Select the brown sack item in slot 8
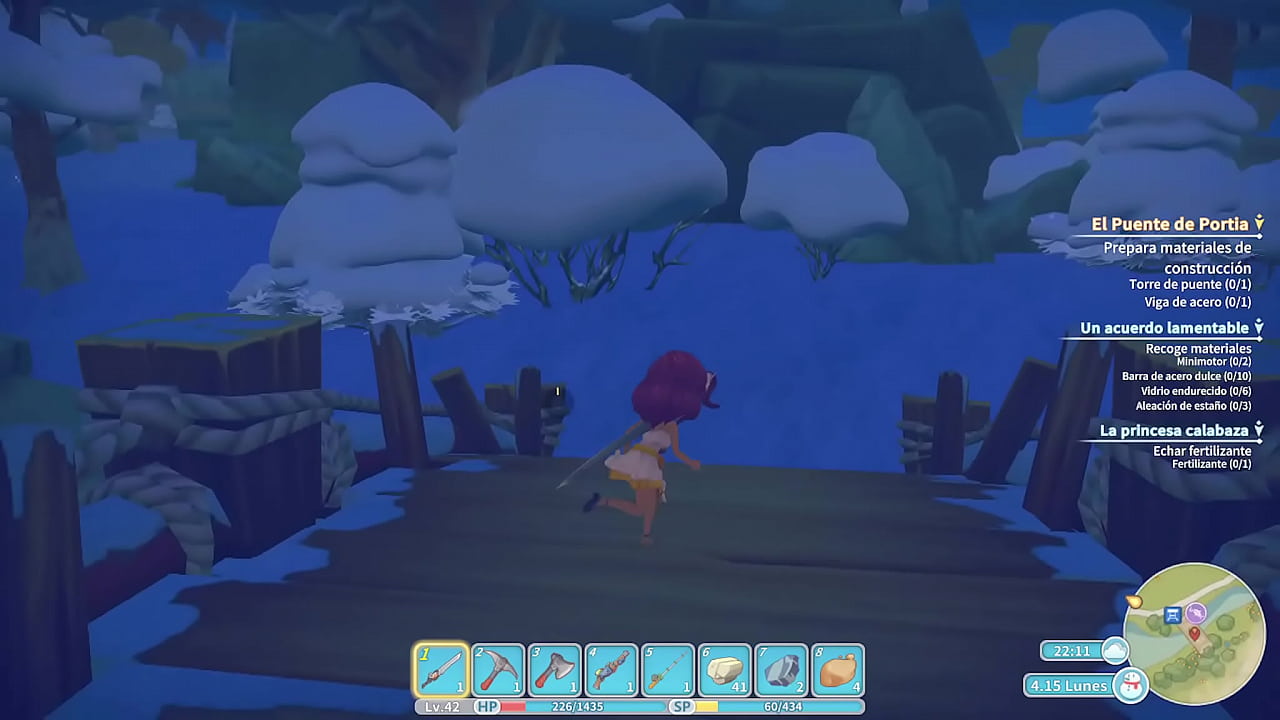 (838, 670)
